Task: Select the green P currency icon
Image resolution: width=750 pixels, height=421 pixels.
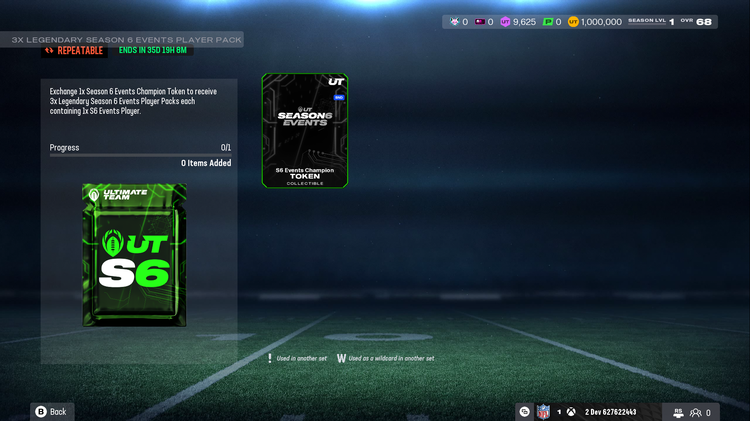Action: tap(548, 21)
